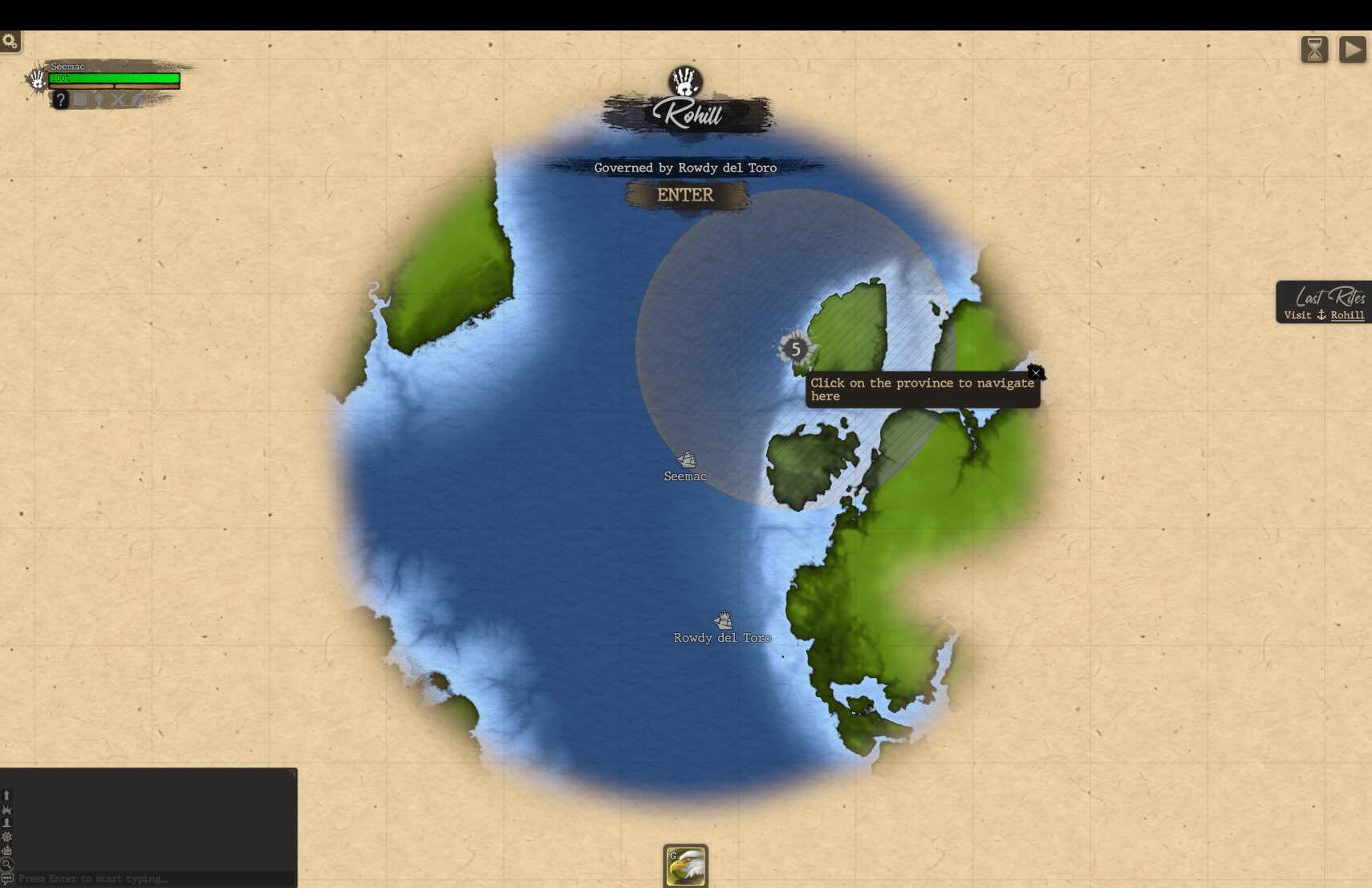Click the question mark icon under Seemac's health bar
The height and width of the screenshot is (888, 1372).
(x=61, y=99)
